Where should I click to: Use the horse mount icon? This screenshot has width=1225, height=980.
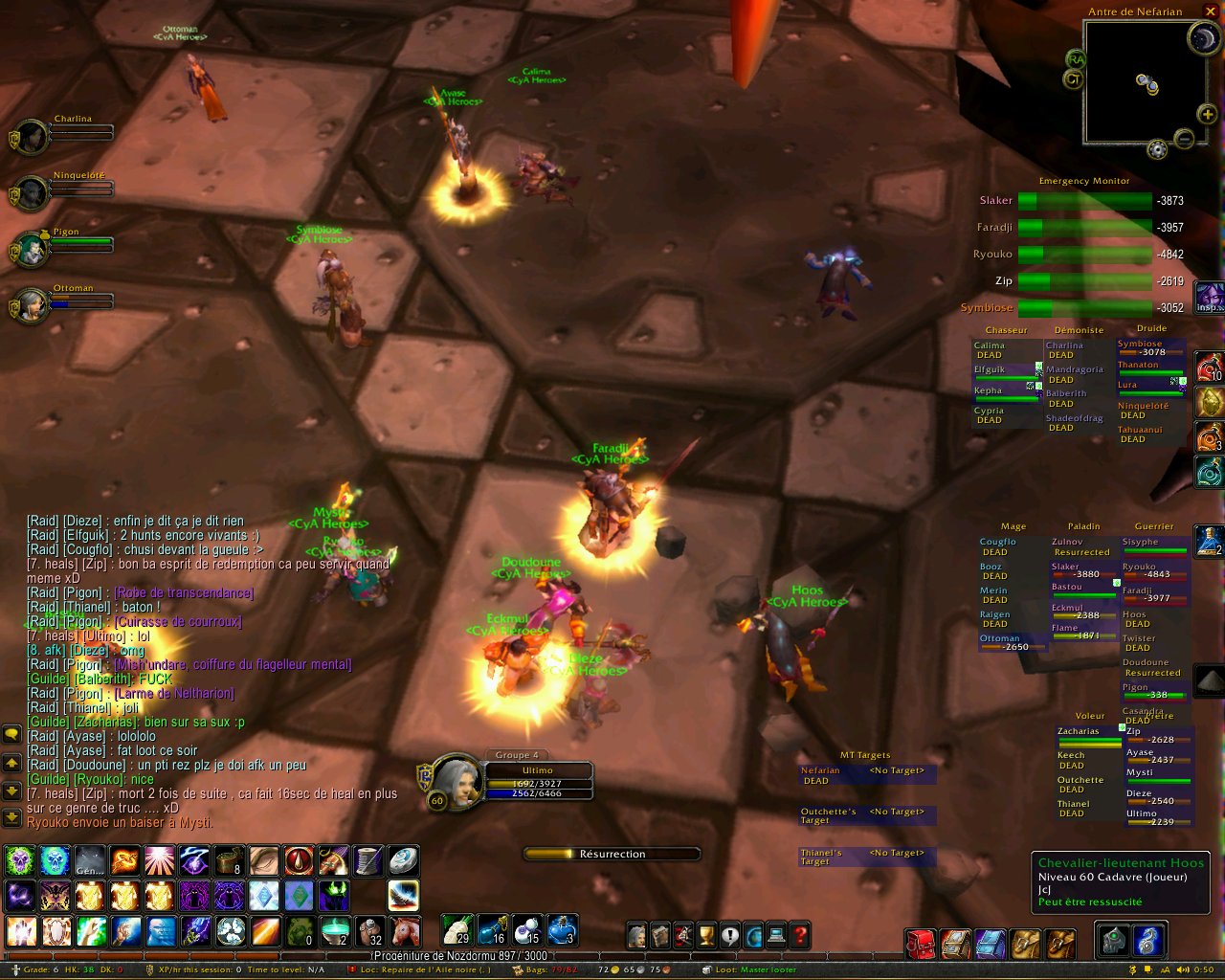click(404, 930)
